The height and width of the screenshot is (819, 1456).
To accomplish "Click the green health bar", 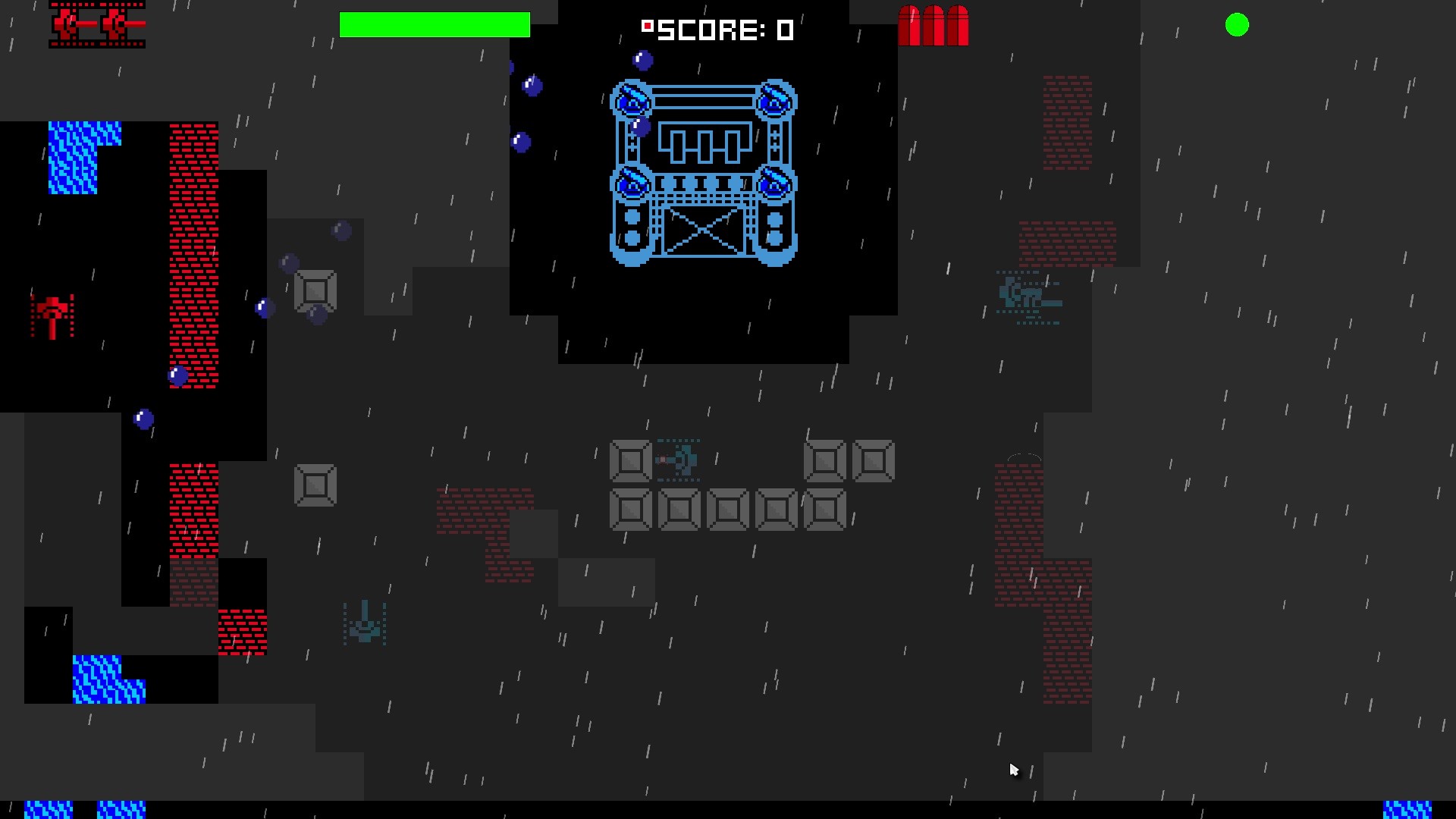I will point(435,25).
